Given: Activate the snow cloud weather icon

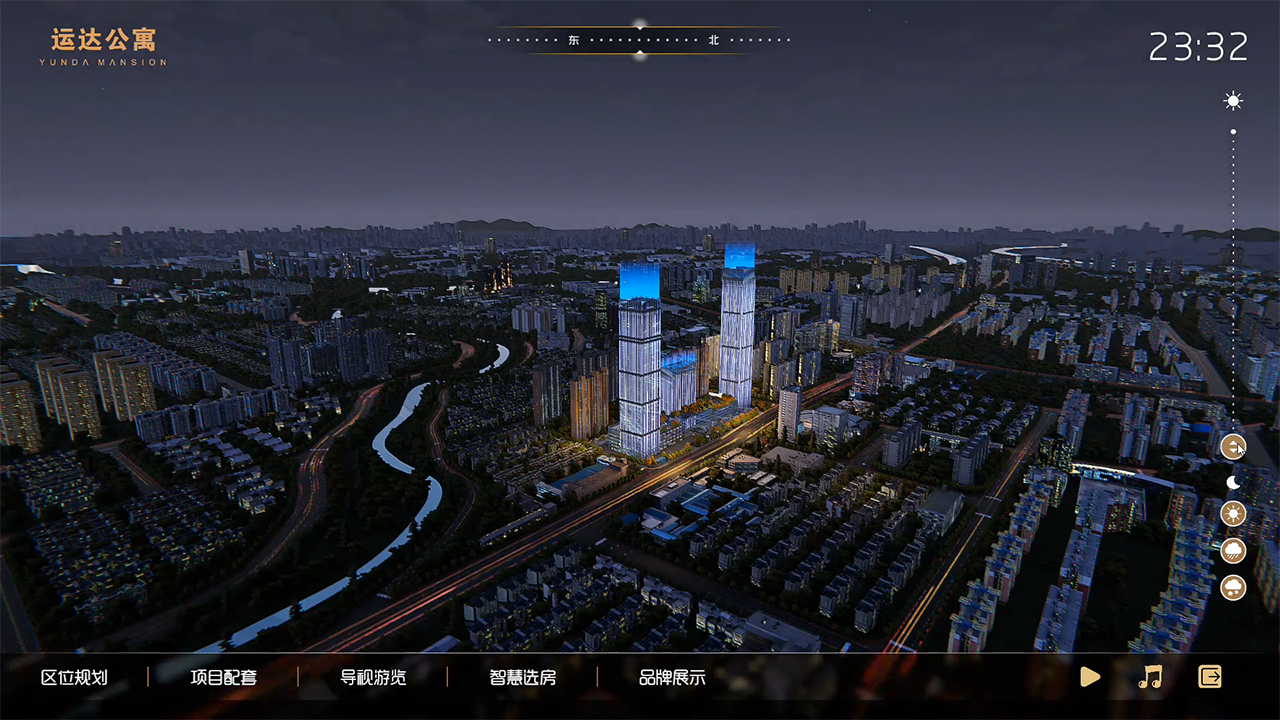Looking at the screenshot, I should point(1233,587).
